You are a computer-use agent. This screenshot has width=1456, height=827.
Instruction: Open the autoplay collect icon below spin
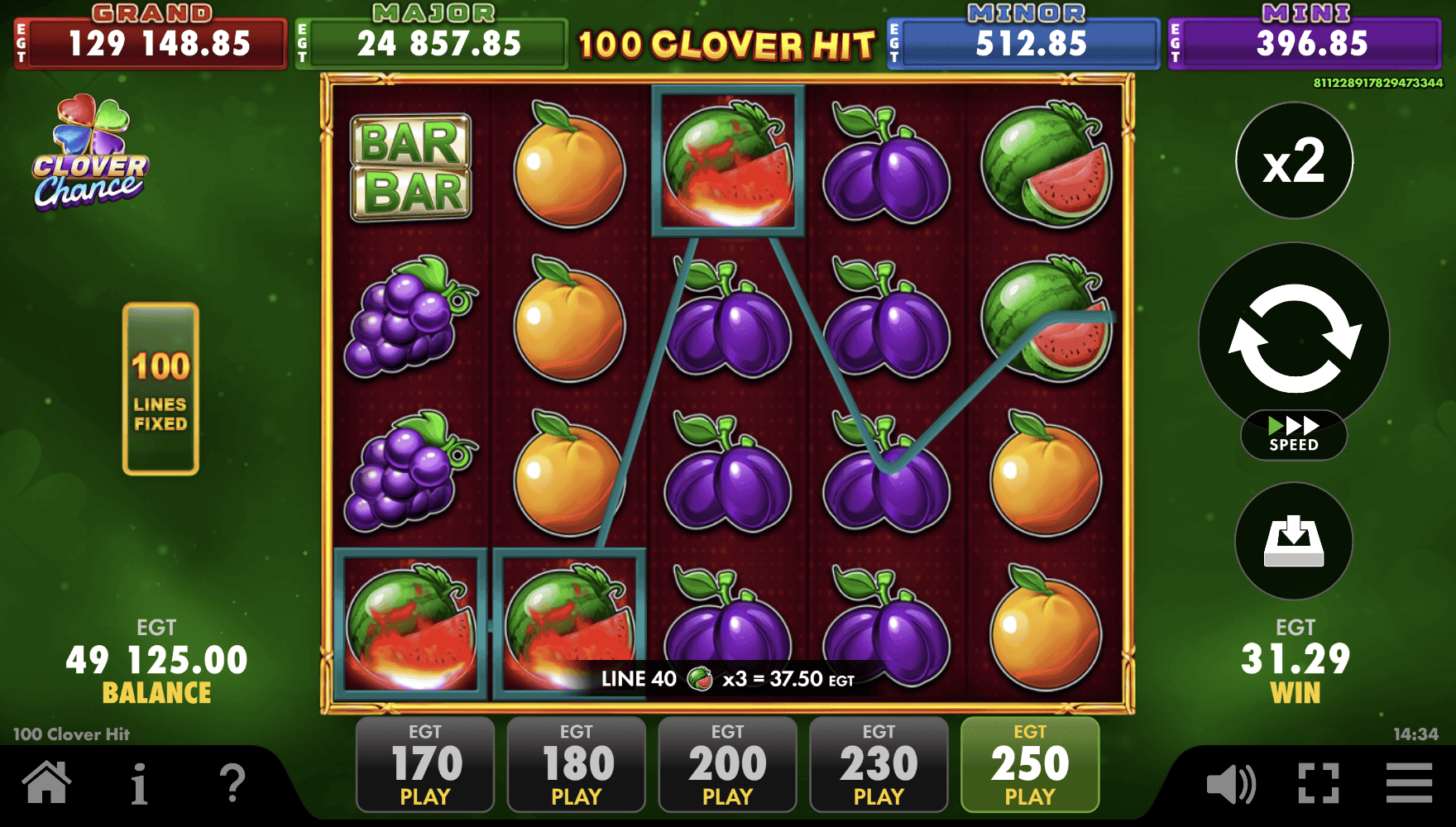[1293, 542]
